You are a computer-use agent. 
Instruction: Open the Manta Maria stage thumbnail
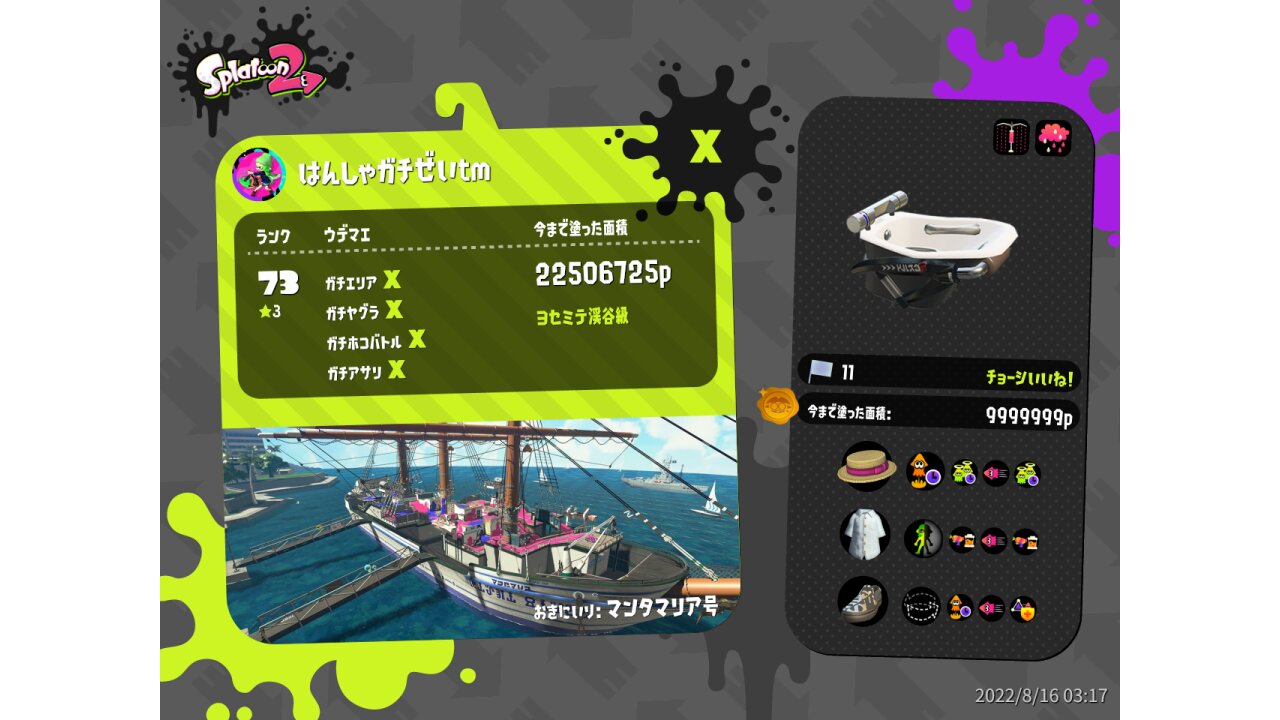coord(480,525)
